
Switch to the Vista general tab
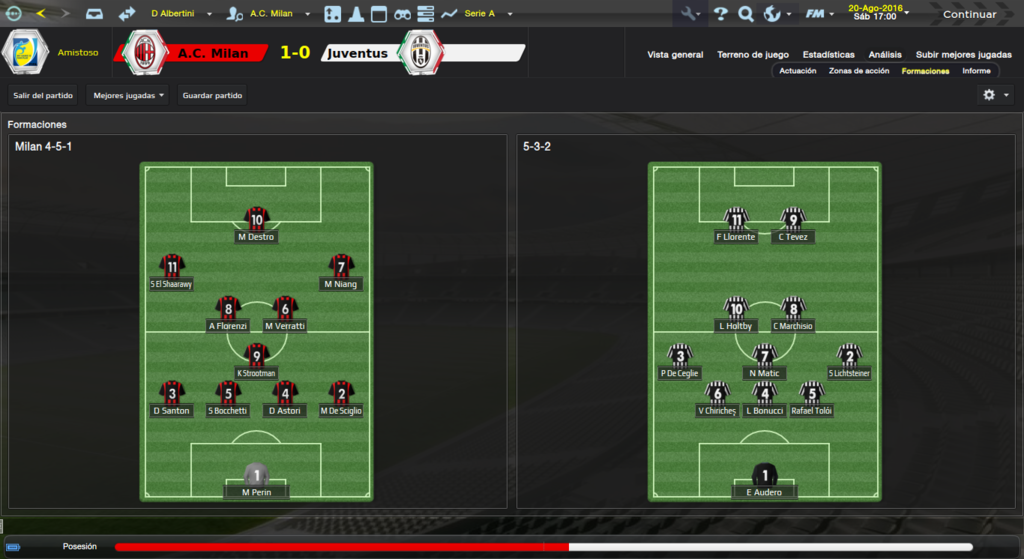pos(675,55)
